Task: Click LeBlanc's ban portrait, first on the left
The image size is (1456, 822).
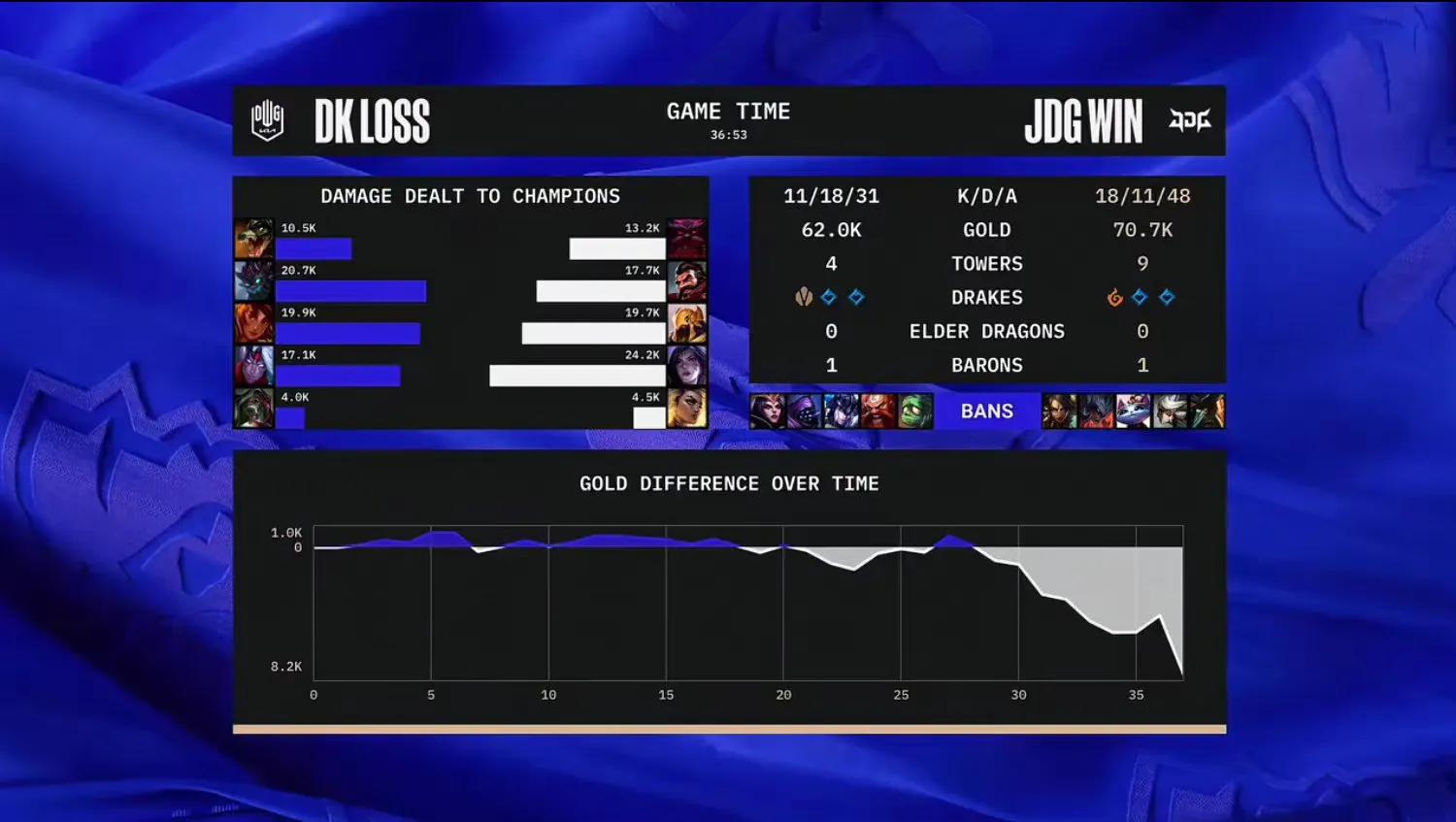Action: tap(767, 411)
